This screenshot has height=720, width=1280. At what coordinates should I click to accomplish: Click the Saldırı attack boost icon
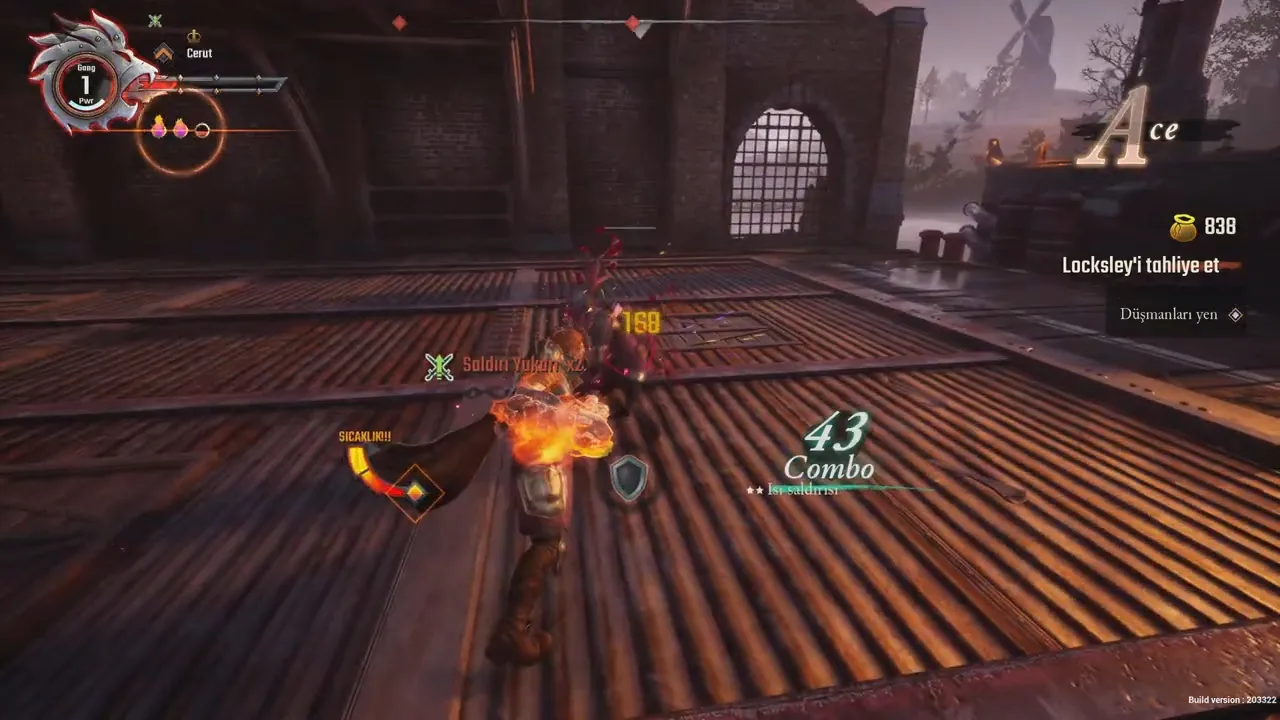tap(439, 367)
